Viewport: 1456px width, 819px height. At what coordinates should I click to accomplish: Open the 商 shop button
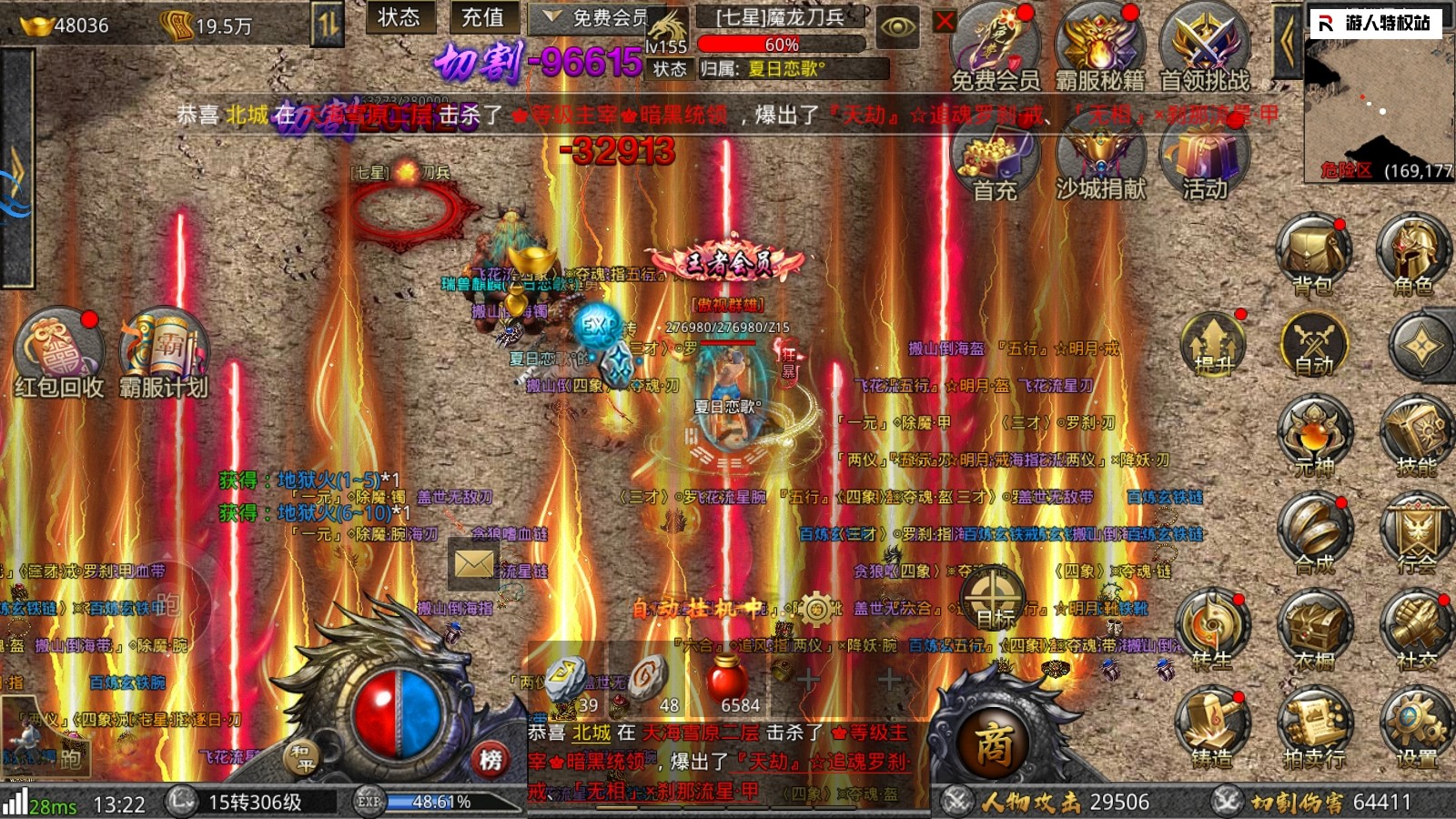tap(995, 743)
